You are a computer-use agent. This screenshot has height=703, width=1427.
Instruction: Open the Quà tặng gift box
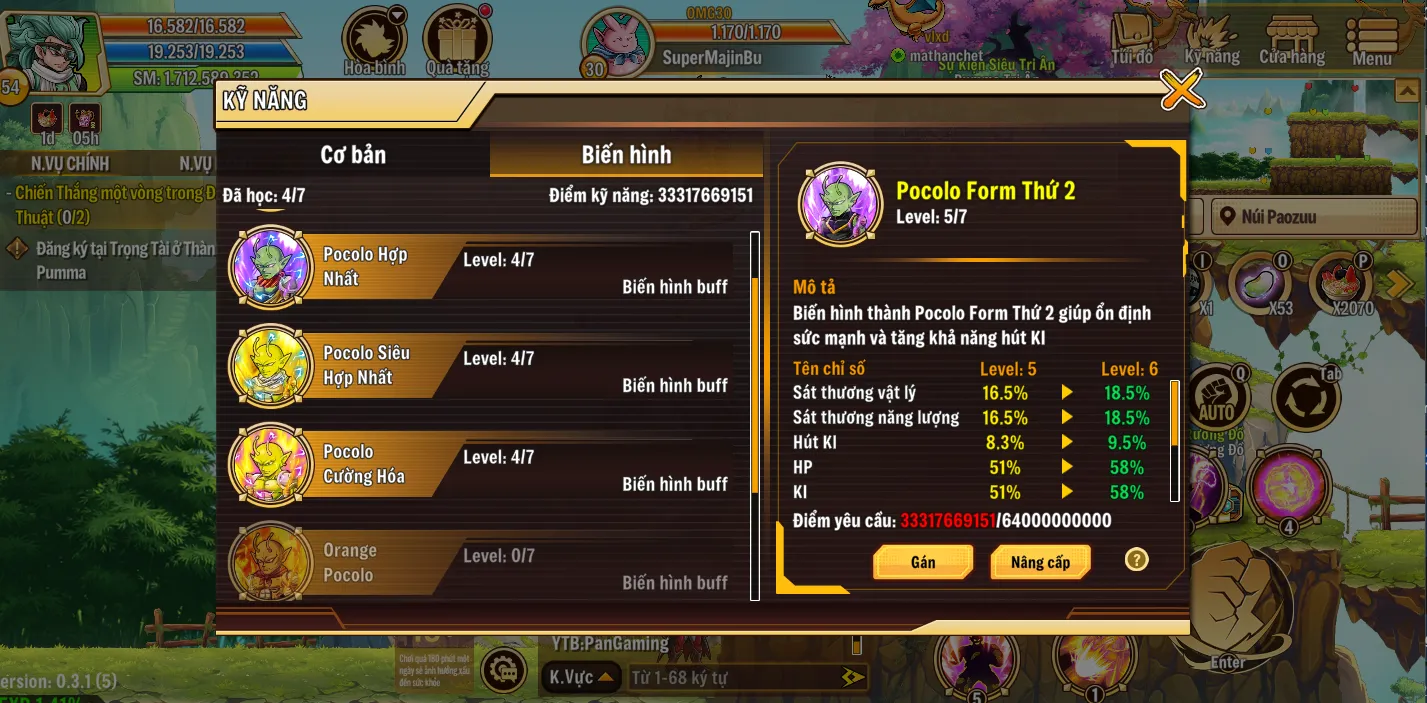click(x=457, y=40)
